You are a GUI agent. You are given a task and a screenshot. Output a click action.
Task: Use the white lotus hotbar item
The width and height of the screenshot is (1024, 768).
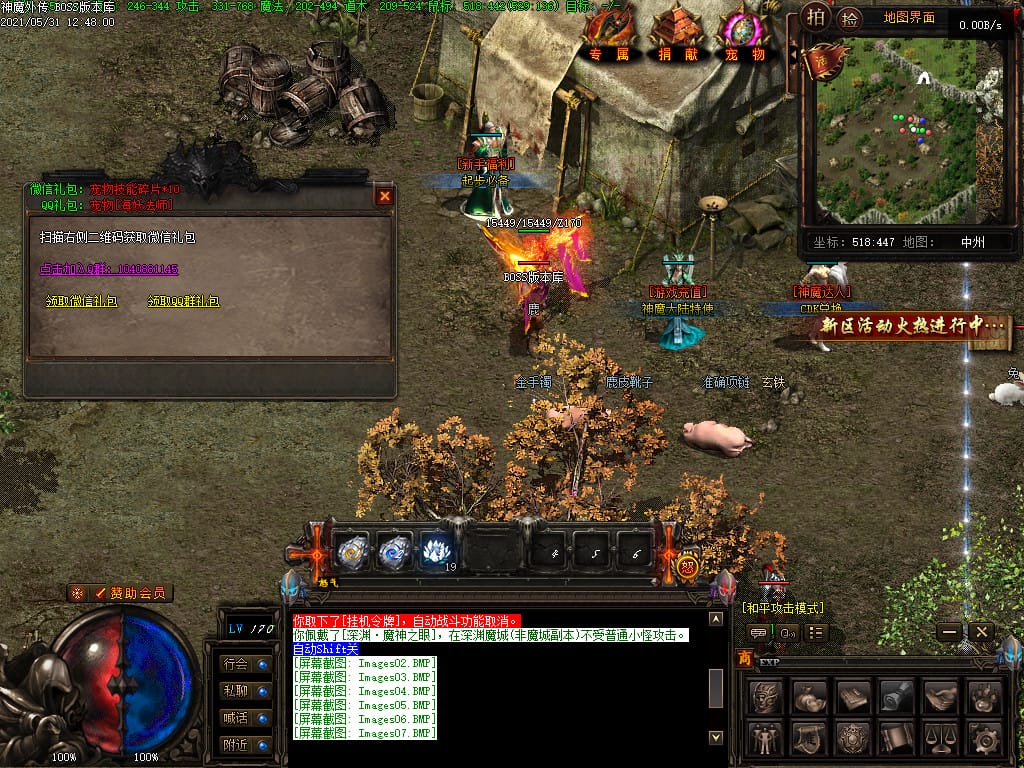tap(437, 551)
